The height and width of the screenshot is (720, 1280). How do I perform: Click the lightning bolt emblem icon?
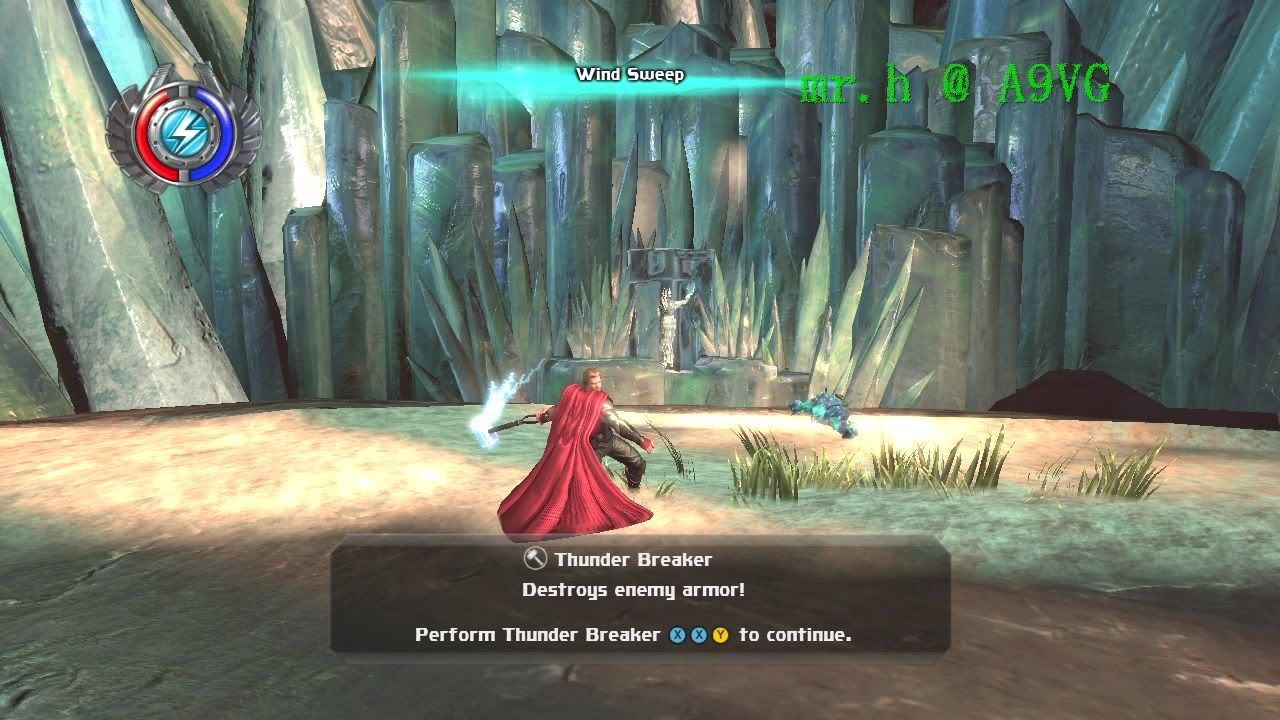pyautogui.click(x=184, y=130)
